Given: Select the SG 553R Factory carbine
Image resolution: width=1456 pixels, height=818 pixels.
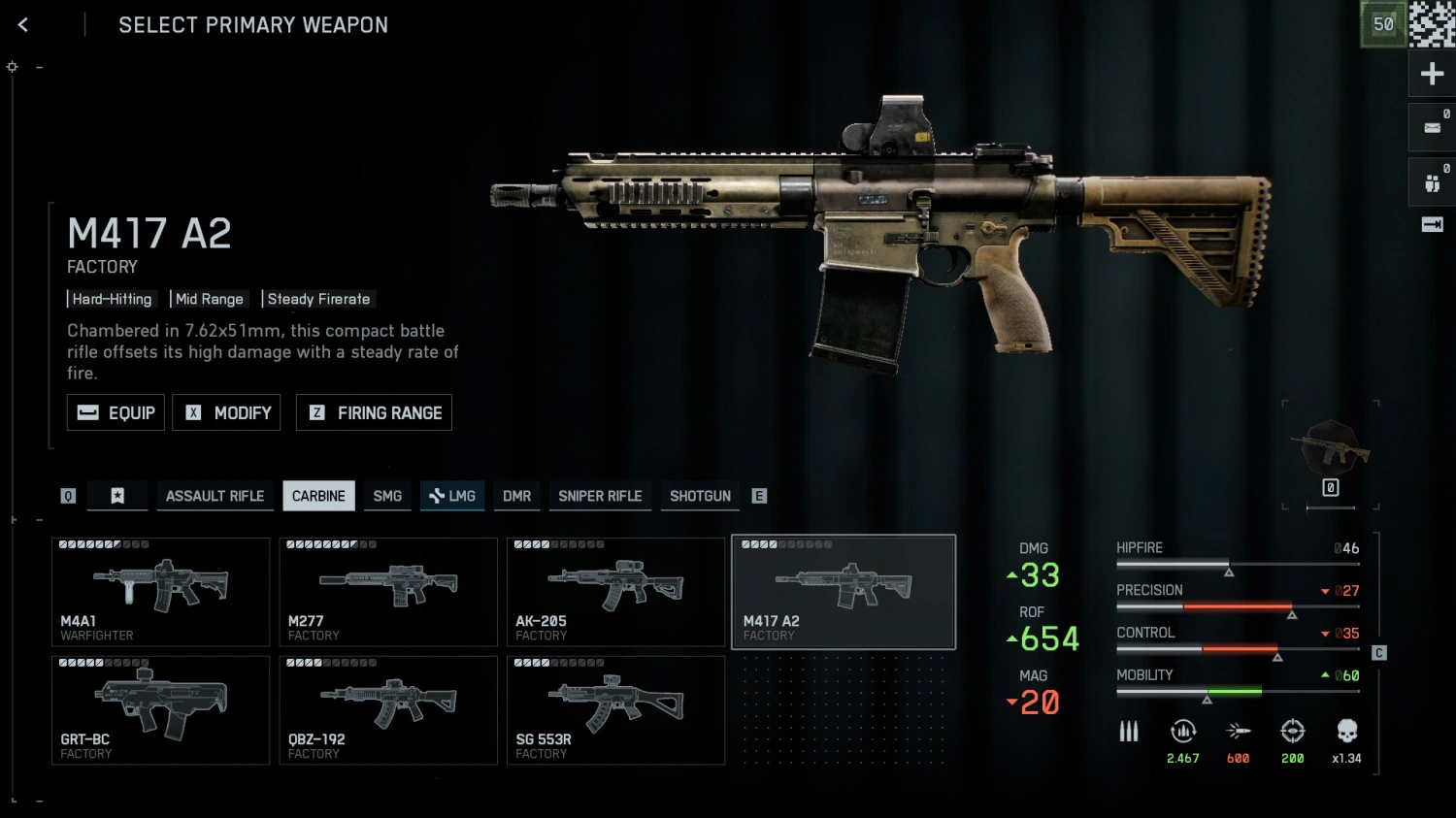Looking at the screenshot, I should (x=615, y=710).
